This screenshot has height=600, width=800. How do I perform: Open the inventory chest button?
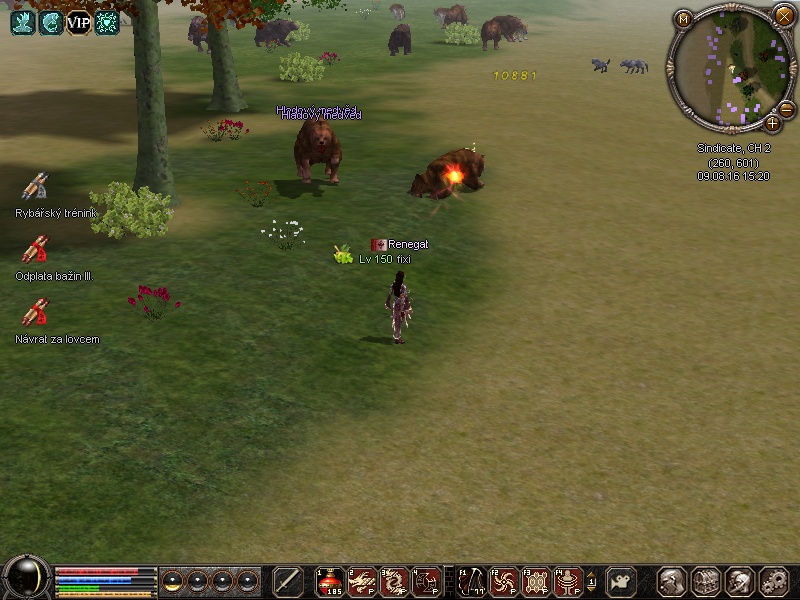706,581
